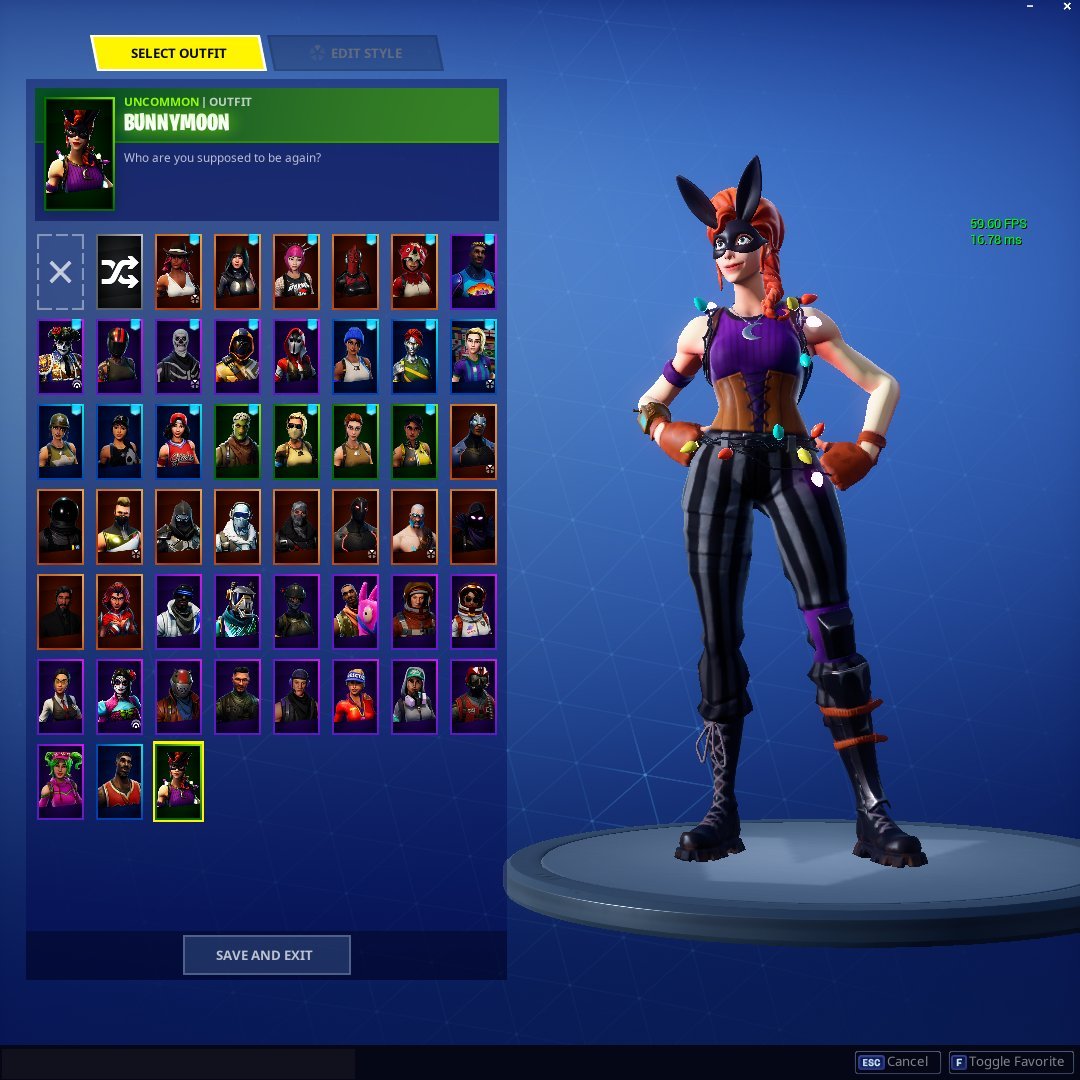The height and width of the screenshot is (1080, 1080).
Task: Pick the cowgirl hat Calamity outfit
Action: pyautogui.click(x=178, y=272)
